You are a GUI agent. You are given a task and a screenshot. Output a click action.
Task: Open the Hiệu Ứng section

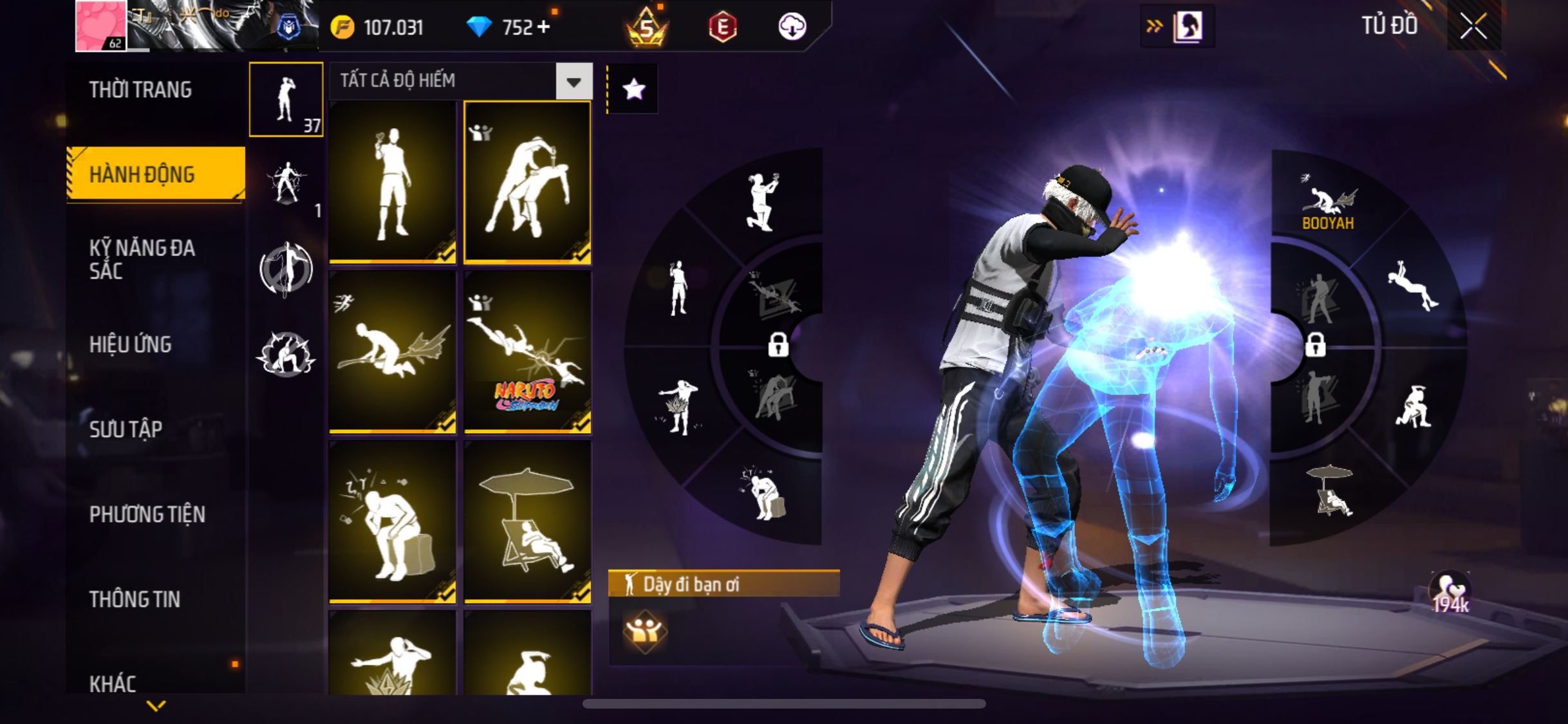click(131, 344)
